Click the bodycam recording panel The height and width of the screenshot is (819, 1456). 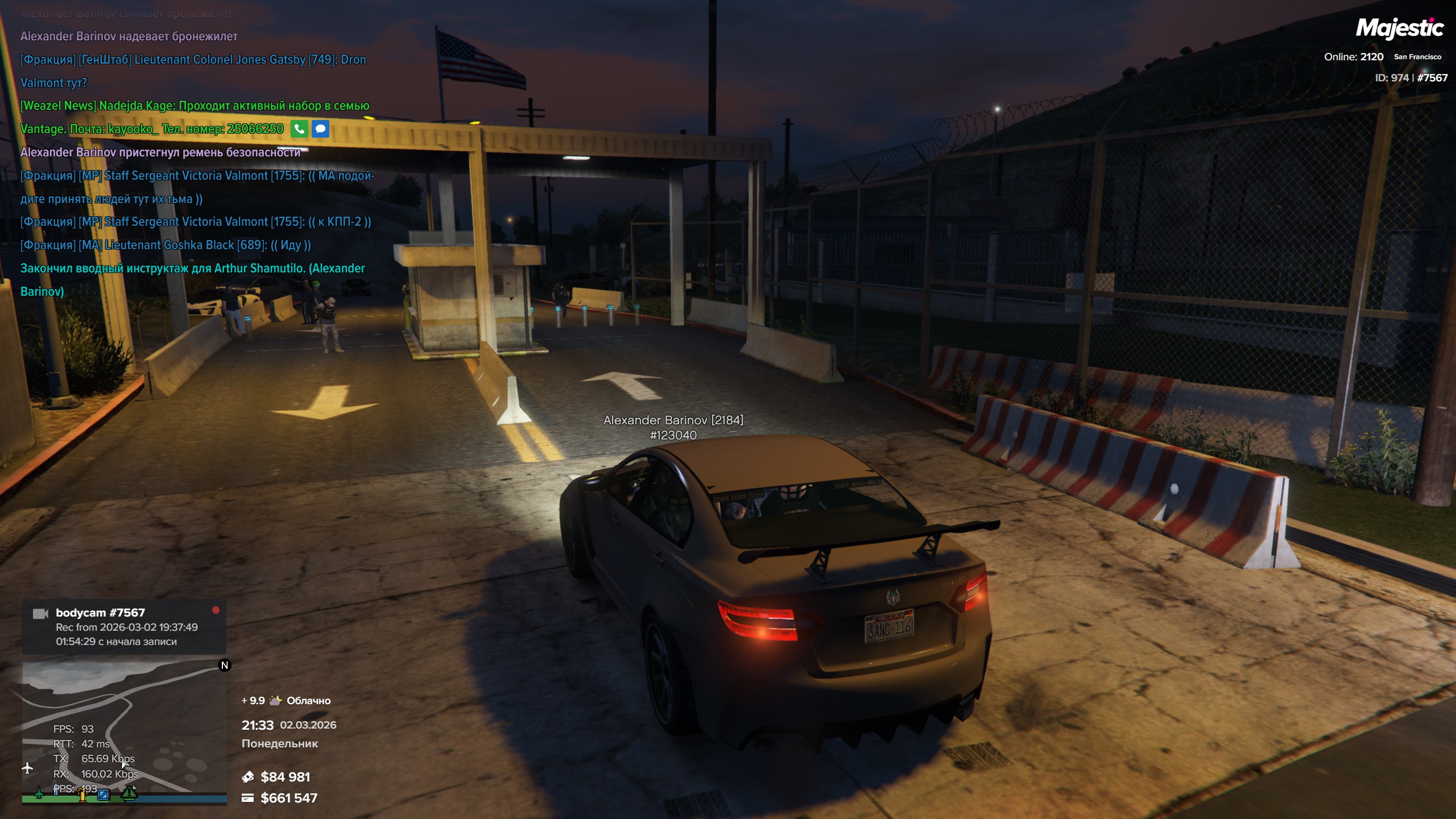click(x=124, y=627)
